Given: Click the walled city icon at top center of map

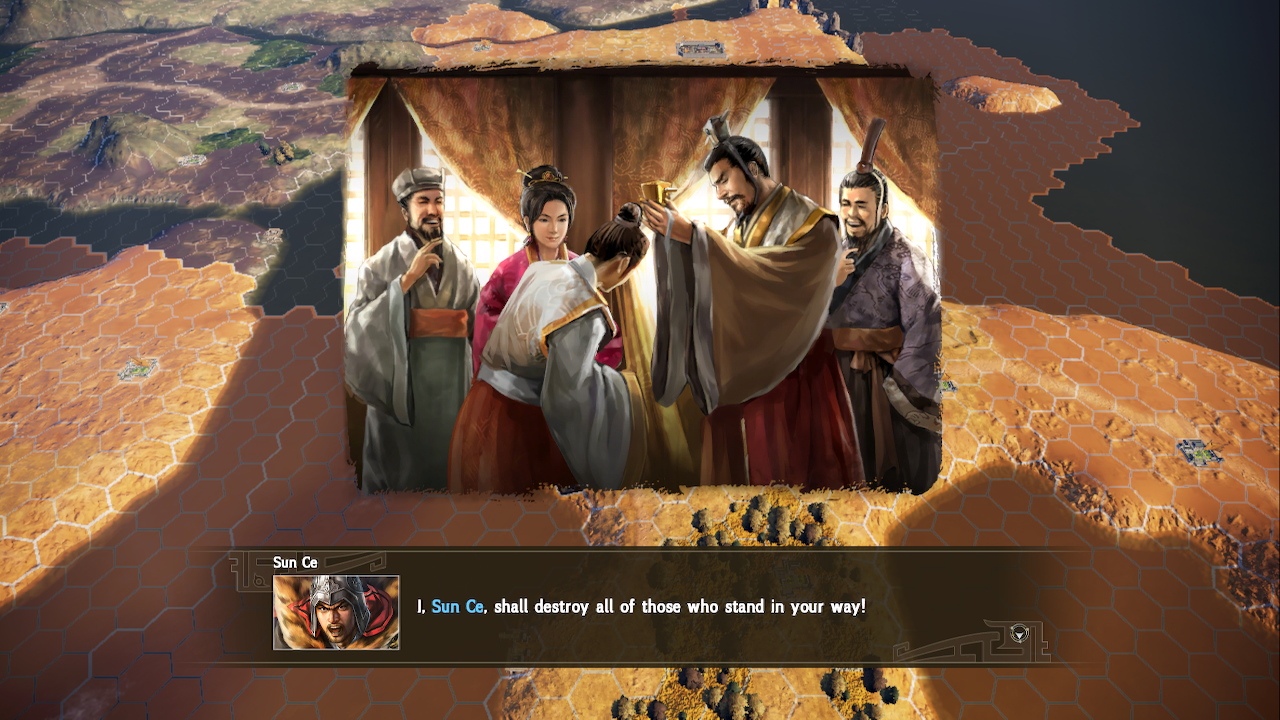Looking at the screenshot, I should tap(700, 48).
